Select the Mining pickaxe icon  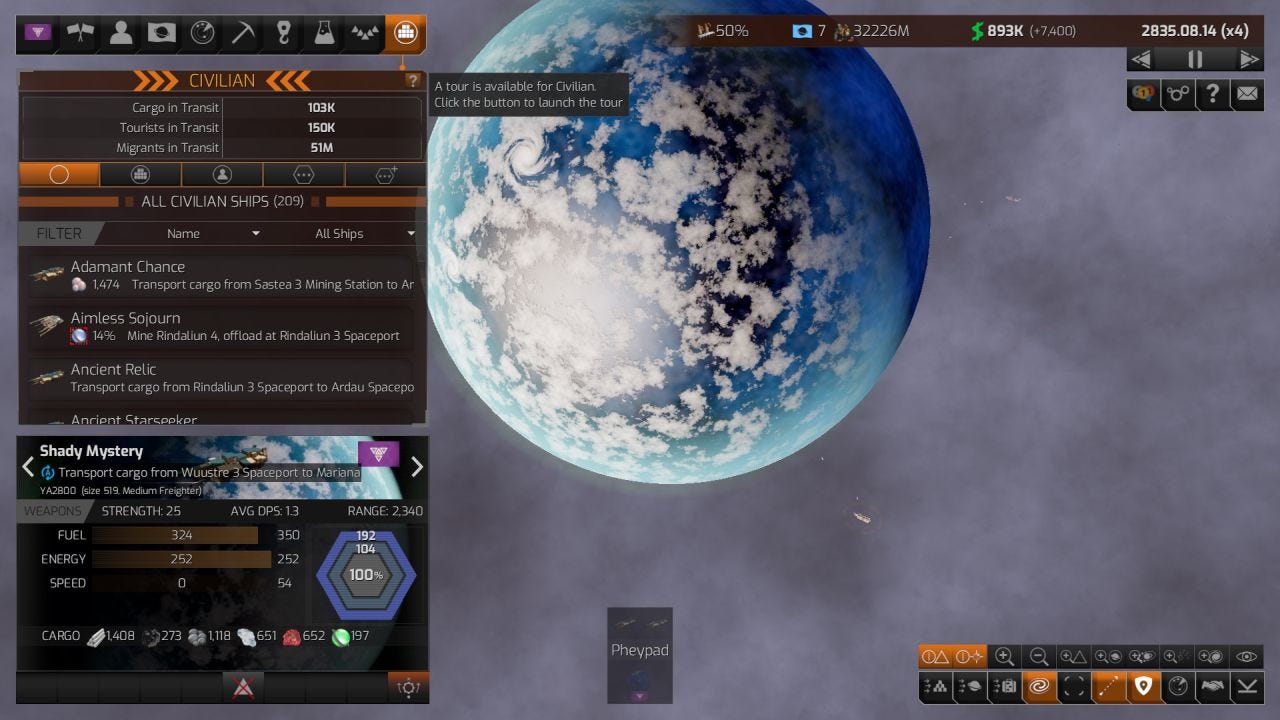tap(242, 33)
